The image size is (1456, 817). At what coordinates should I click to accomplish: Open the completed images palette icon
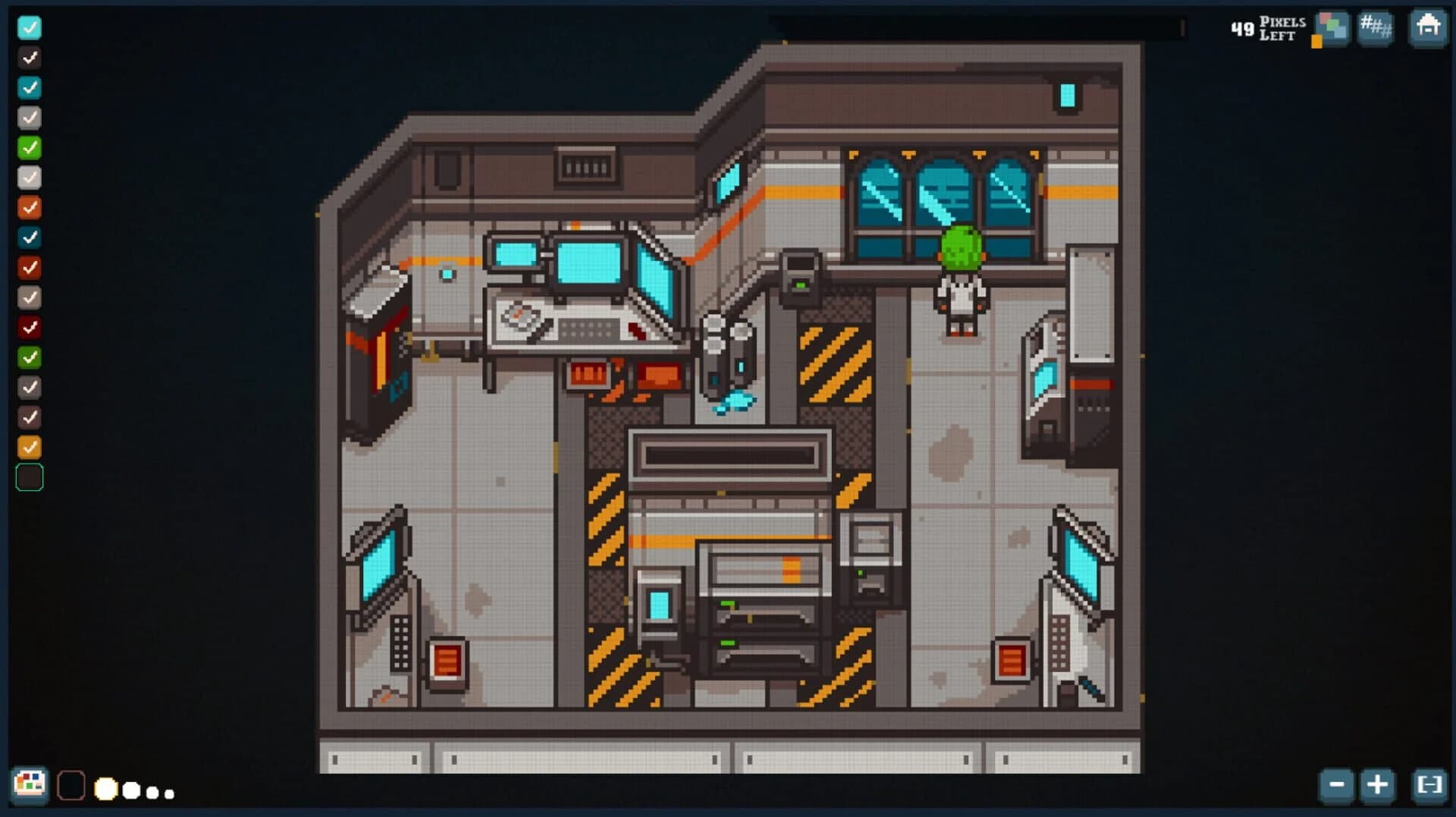click(1331, 28)
